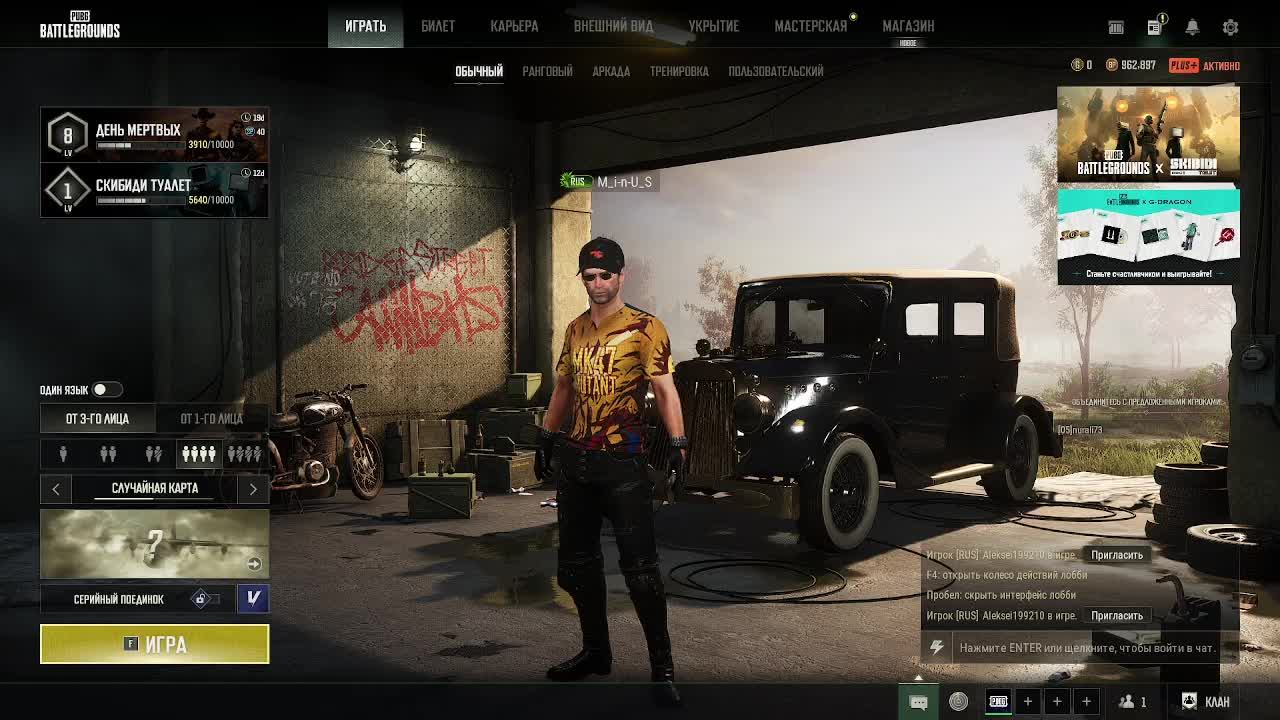Start the match with the ИГРА button
This screenshot has height=720, width=1280.
click(154, 644)
